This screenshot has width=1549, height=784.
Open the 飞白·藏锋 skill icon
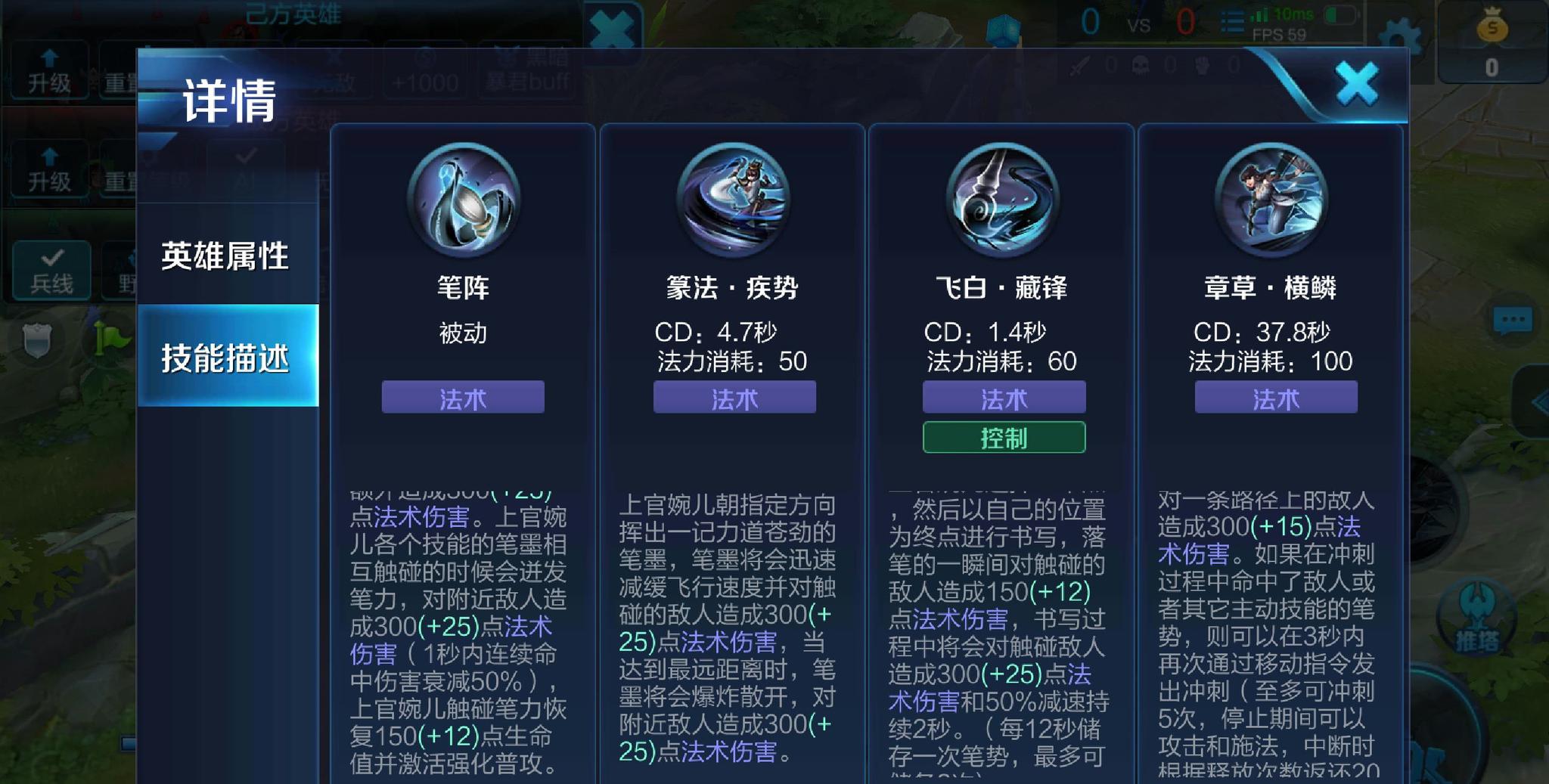coord(1004,199)
